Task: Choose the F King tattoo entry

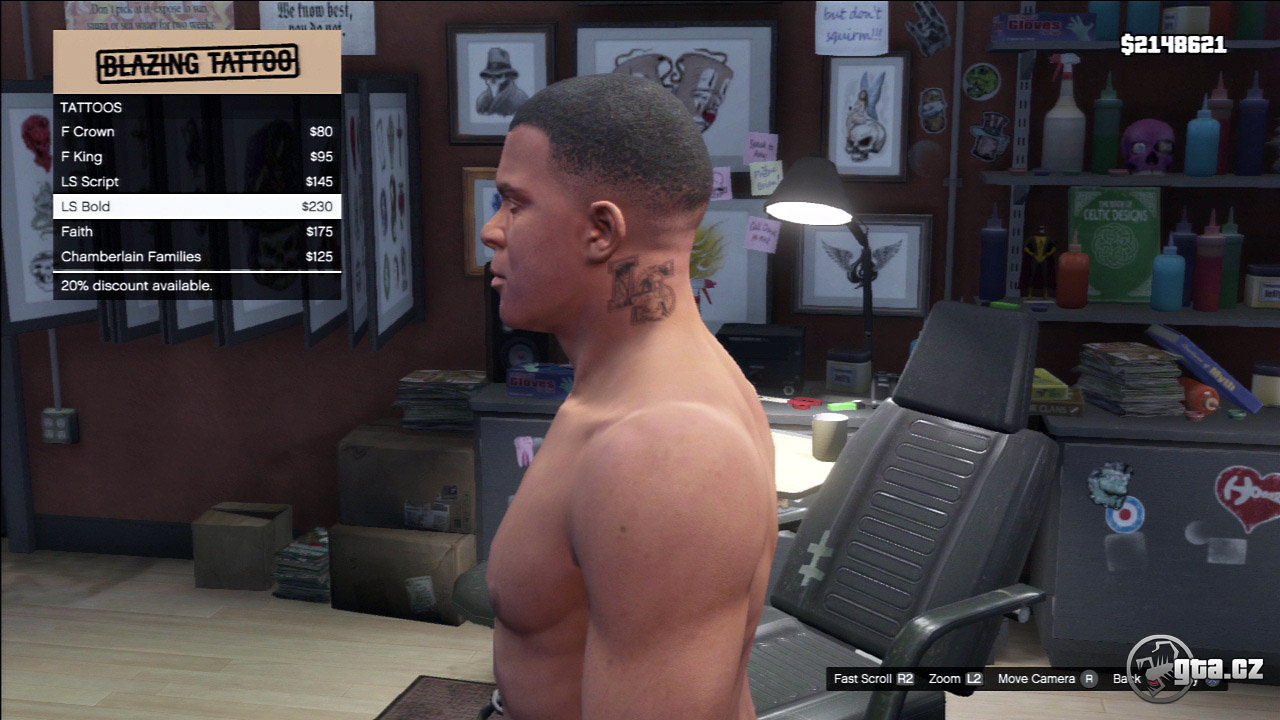Action: click(x=196, y=157)
